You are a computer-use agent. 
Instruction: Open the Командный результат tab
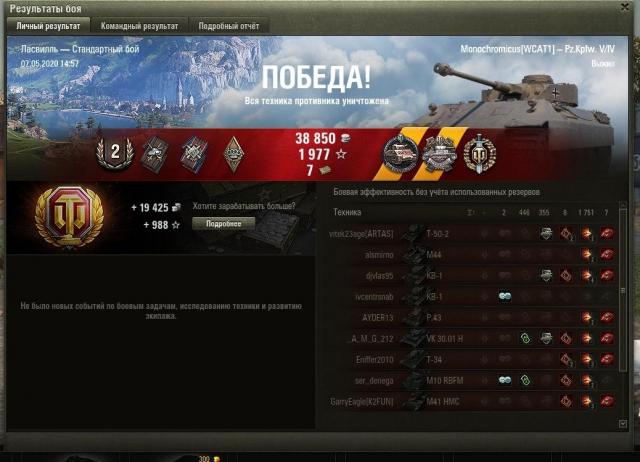pyautogui.click(x=140, y=25)
